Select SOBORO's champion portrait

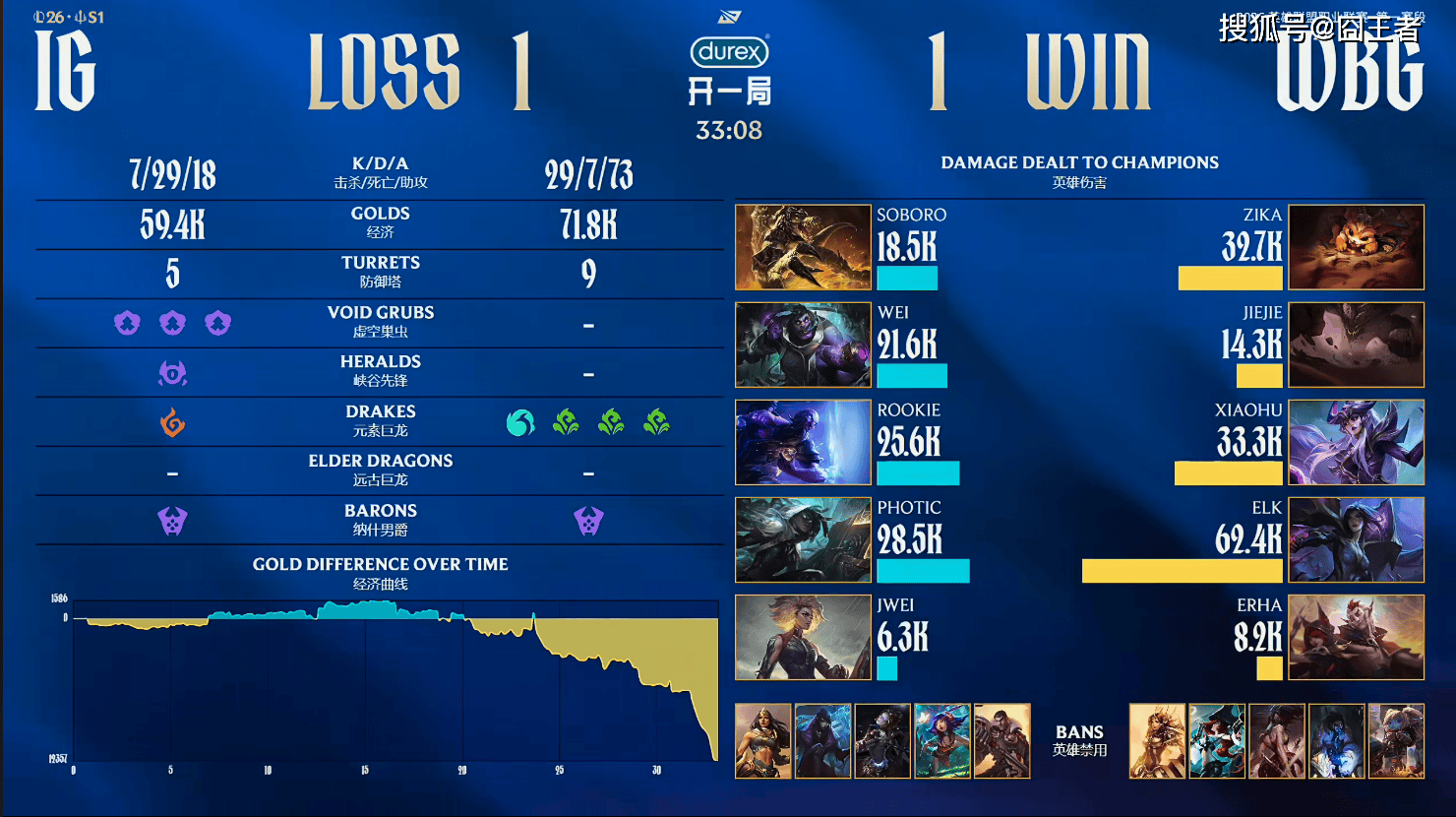803,247
